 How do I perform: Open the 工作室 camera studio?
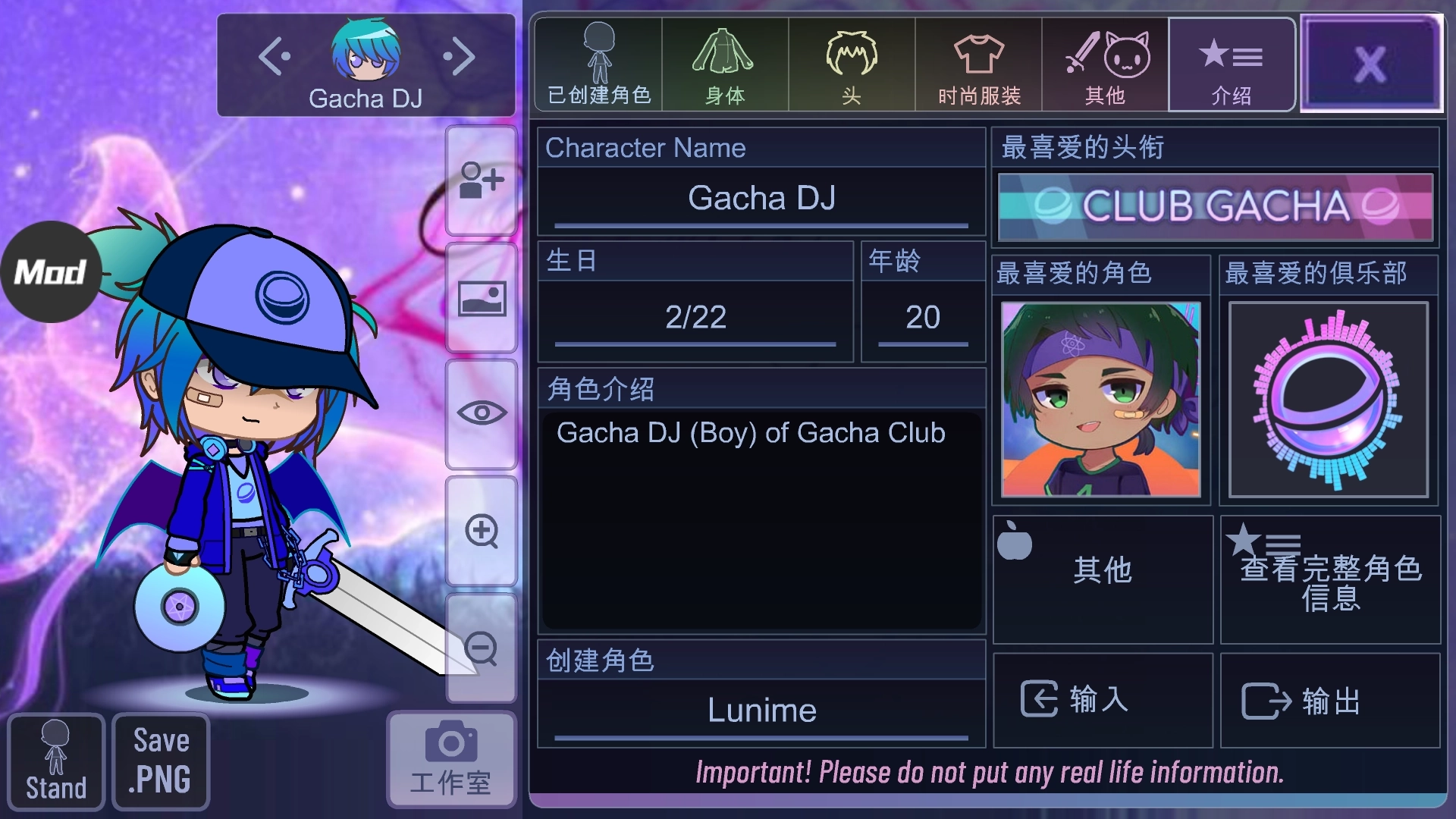450,758
